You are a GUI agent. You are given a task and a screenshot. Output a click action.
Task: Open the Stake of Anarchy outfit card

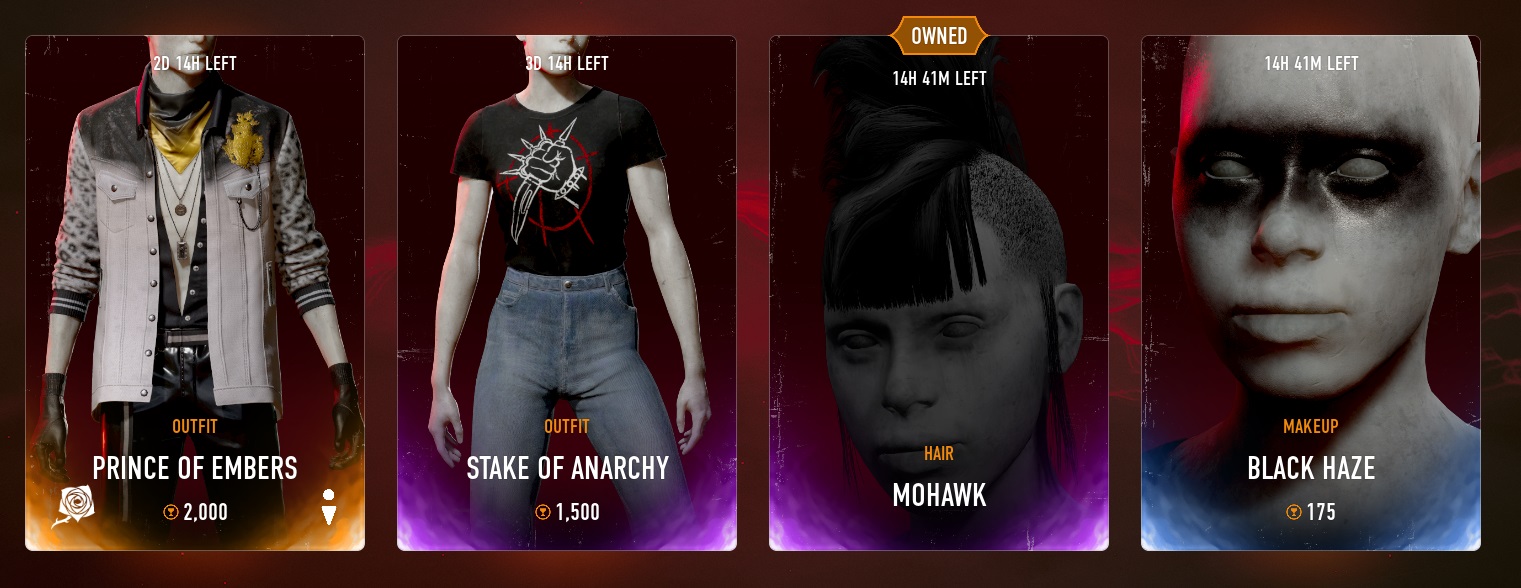(567, 293)
